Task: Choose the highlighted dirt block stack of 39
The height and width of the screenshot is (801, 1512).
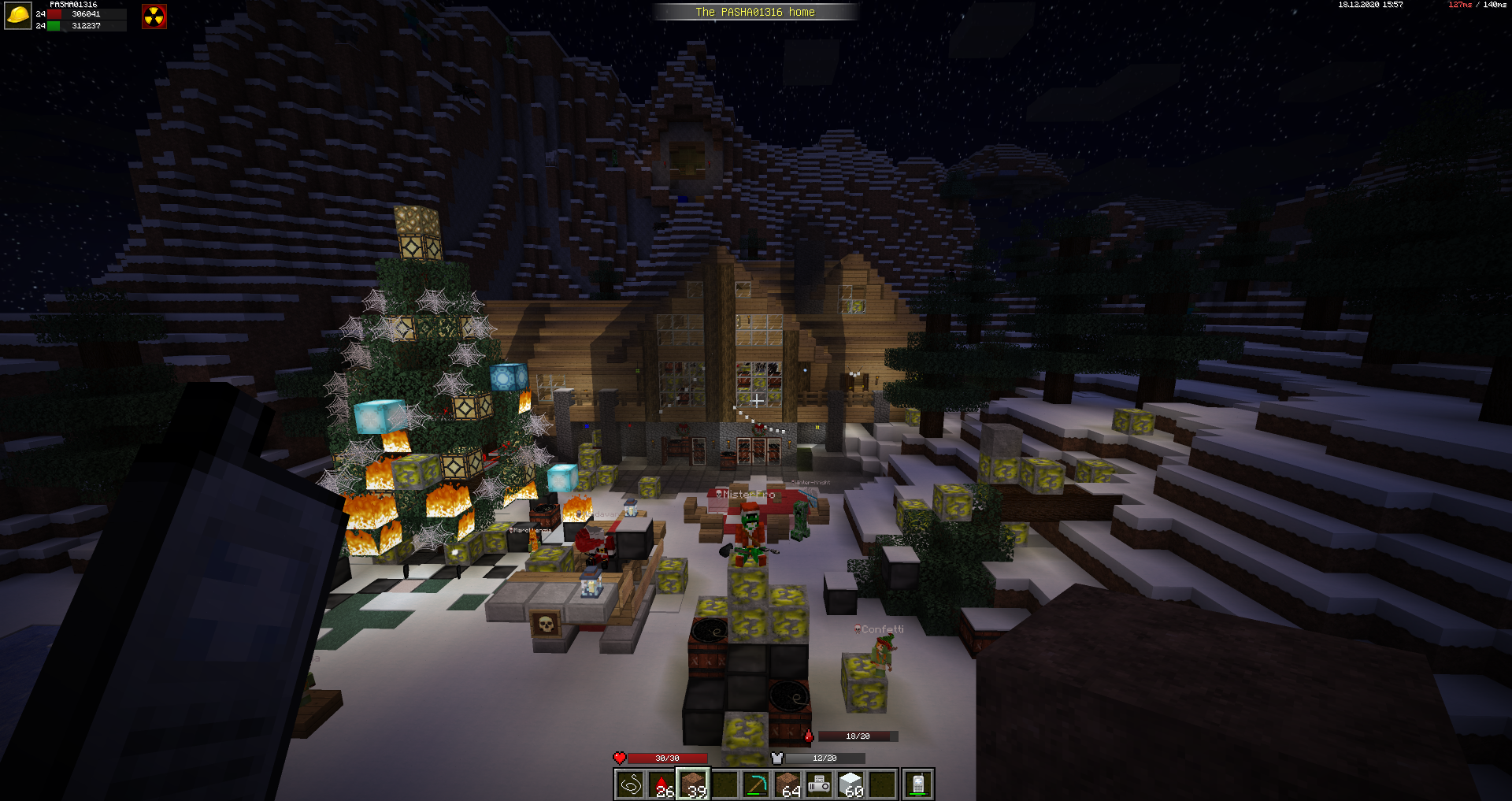Action: [x=693, y=784]
